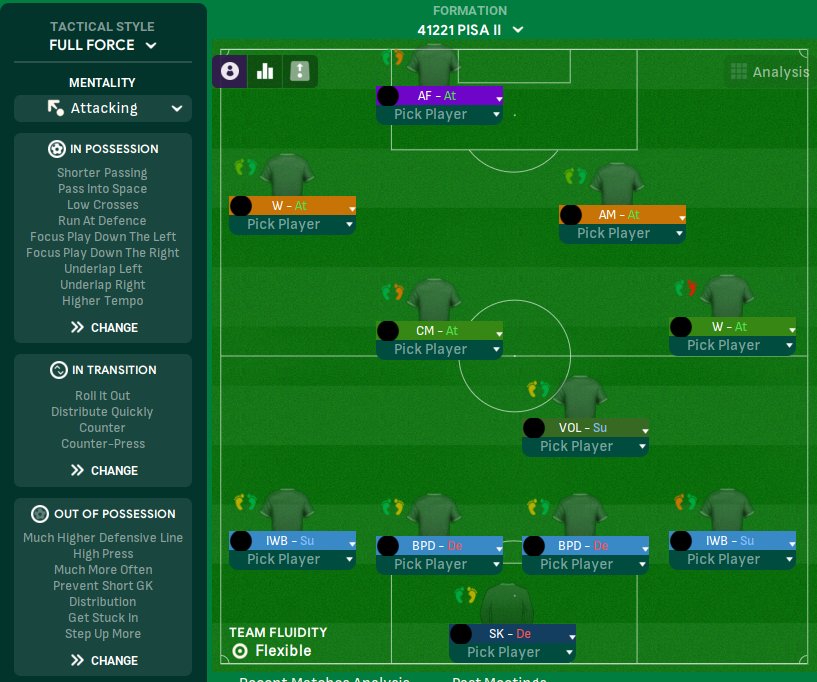Pick a player for the CM - At slot
This screenshot has height=682, width=817.
click(439, 349)
